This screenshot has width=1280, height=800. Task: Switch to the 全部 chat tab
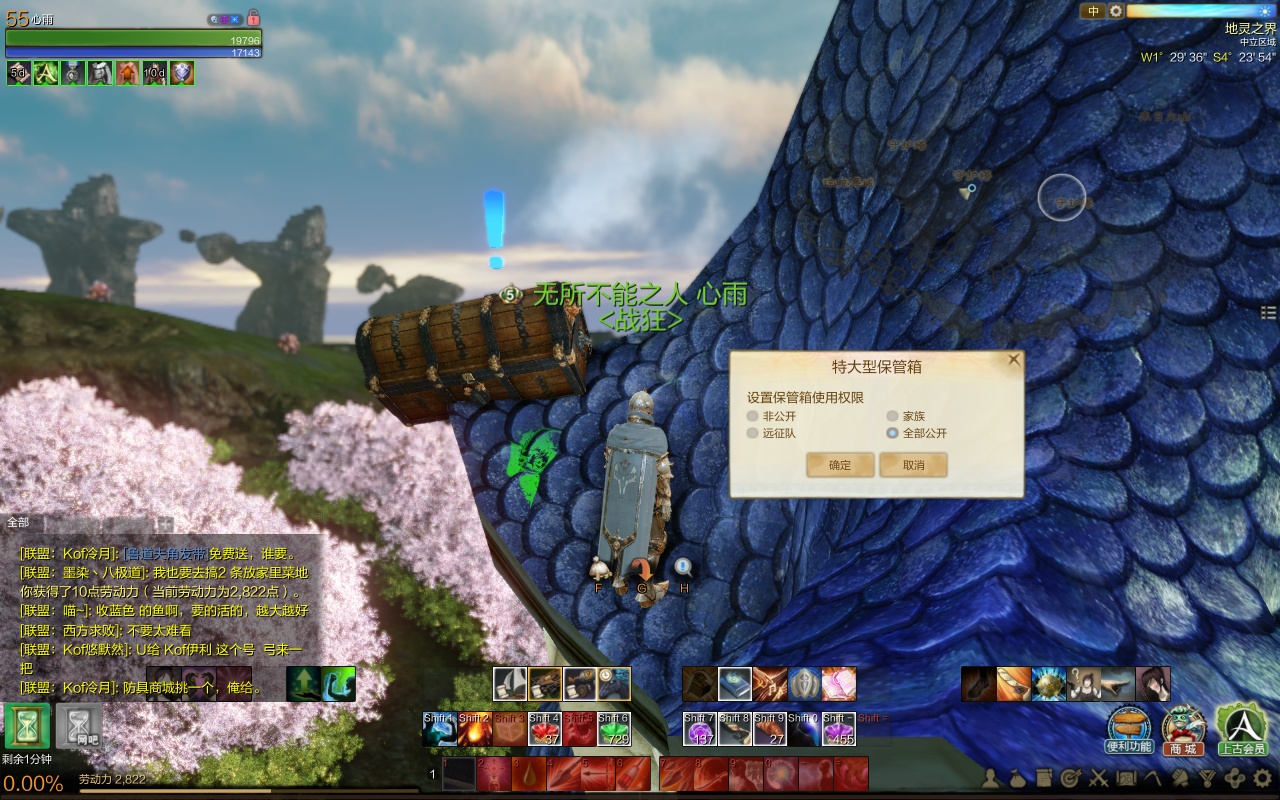[x=19, y=522]
